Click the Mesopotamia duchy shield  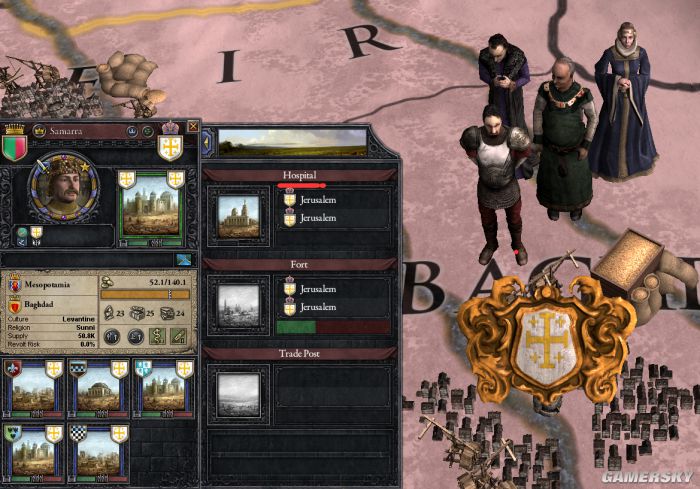click(16, 283)
